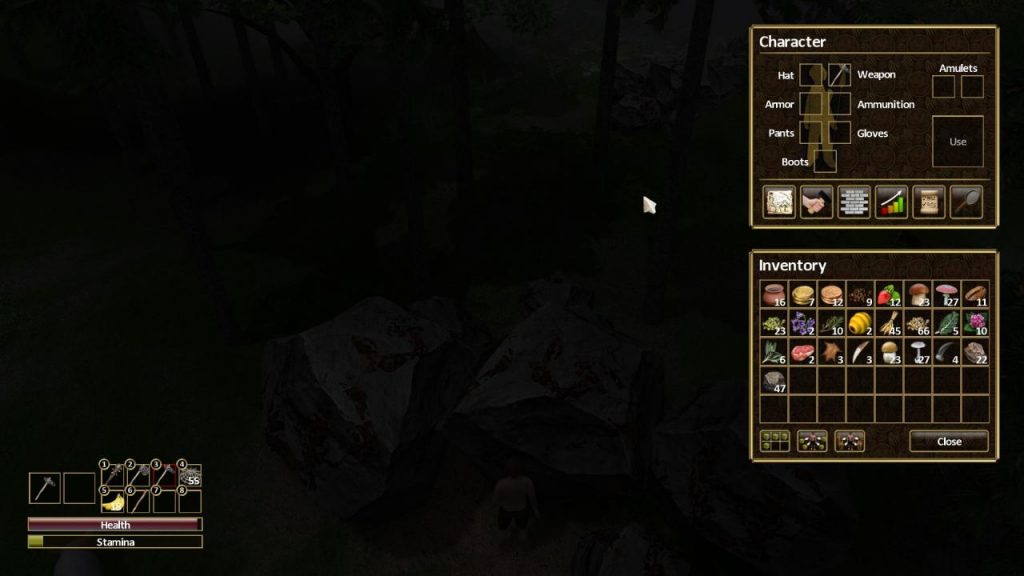Activate the magnifying glass button

966,202
